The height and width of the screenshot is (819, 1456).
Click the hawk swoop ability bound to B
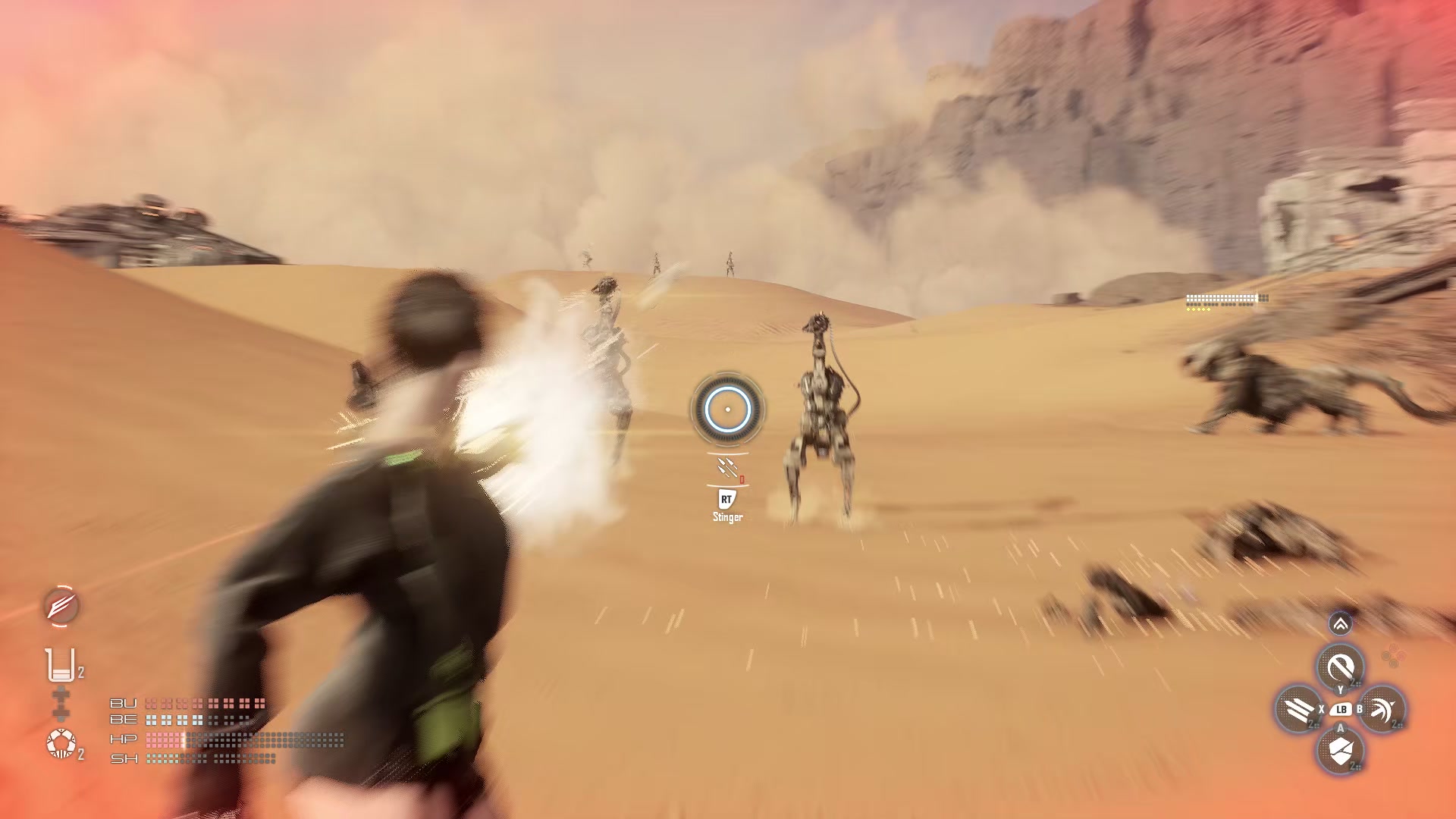[1384, 709]
